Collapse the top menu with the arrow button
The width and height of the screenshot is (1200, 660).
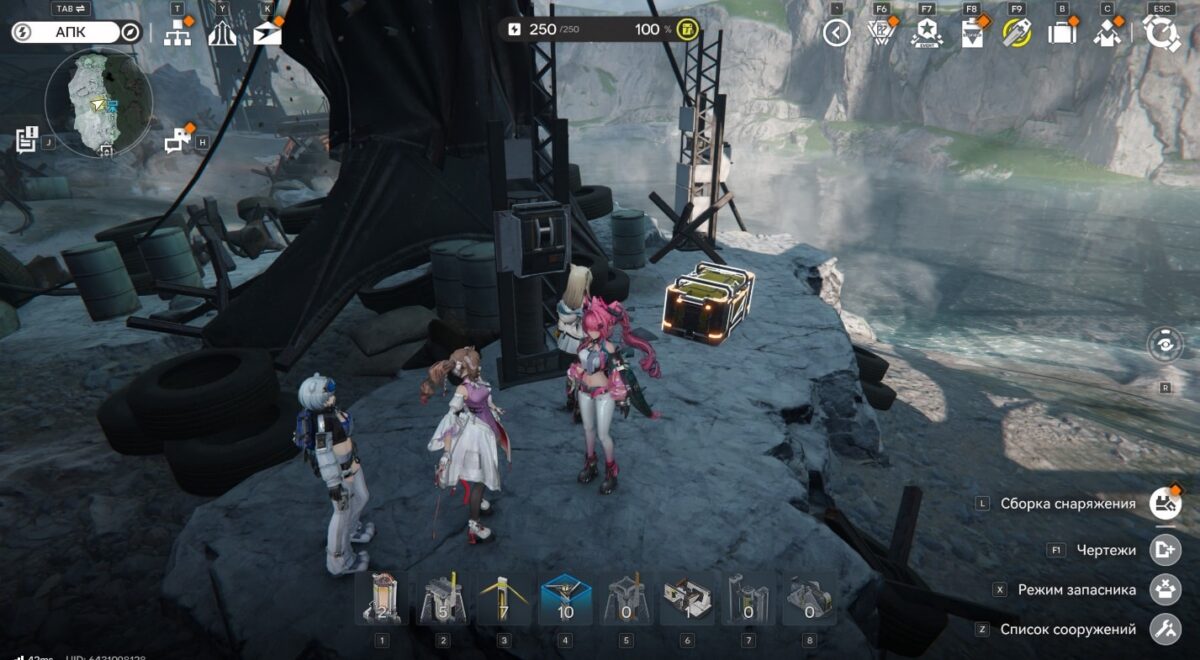coord(837,33)
